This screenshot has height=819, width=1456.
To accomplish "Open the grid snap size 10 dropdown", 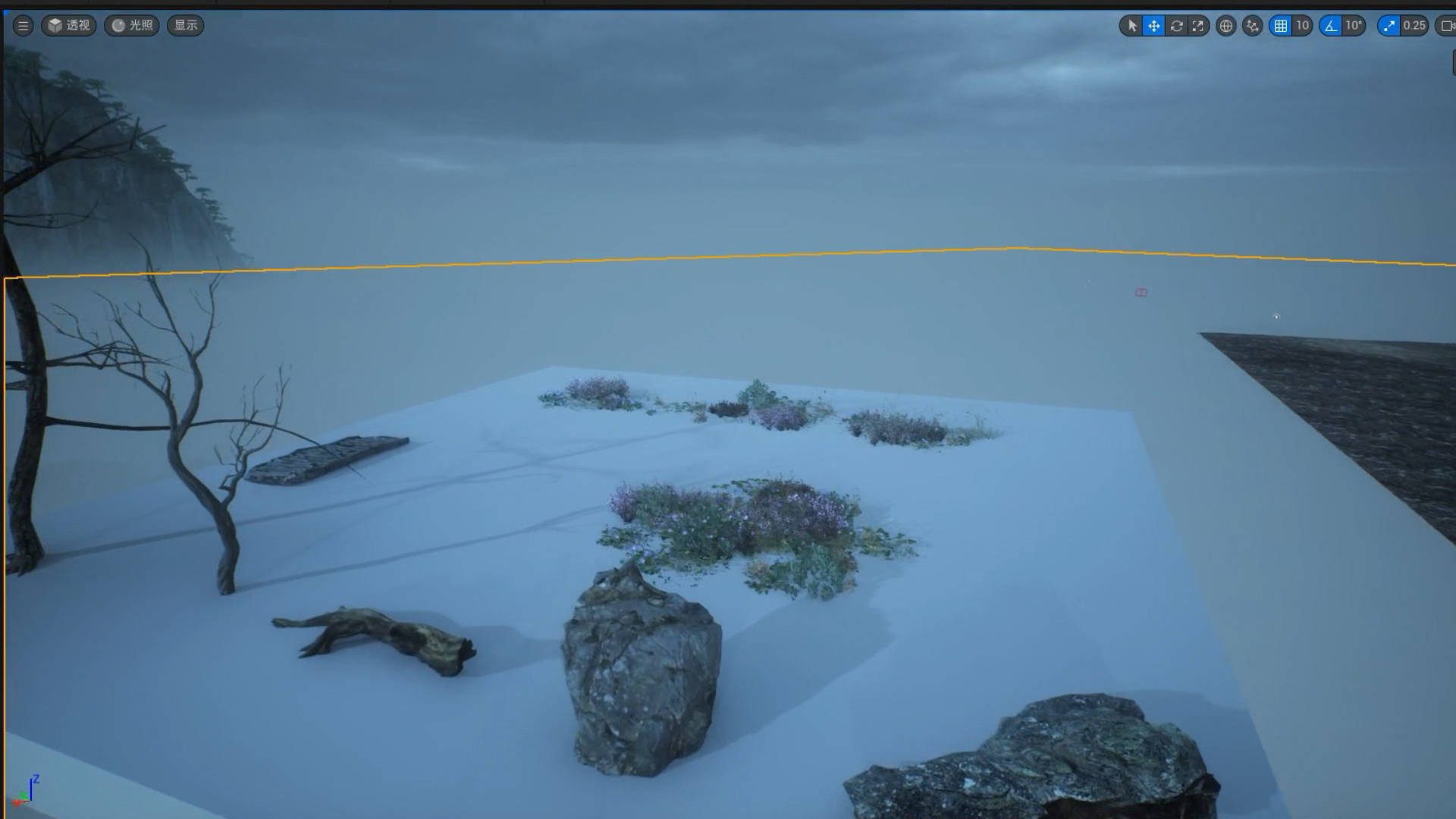I will (x=1302, y=26).
